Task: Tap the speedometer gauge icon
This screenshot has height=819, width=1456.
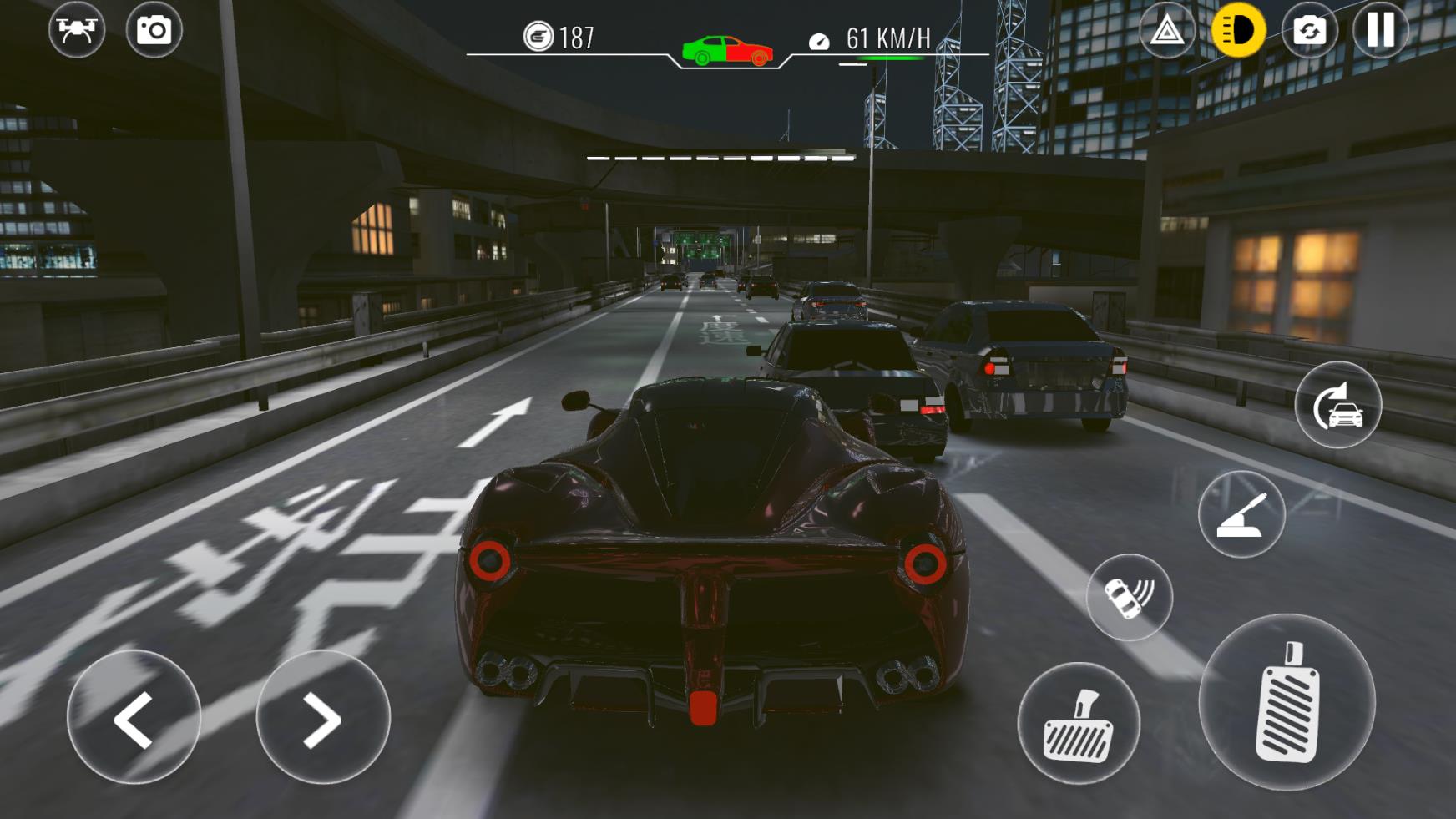Action: click(x=819, y=38)
